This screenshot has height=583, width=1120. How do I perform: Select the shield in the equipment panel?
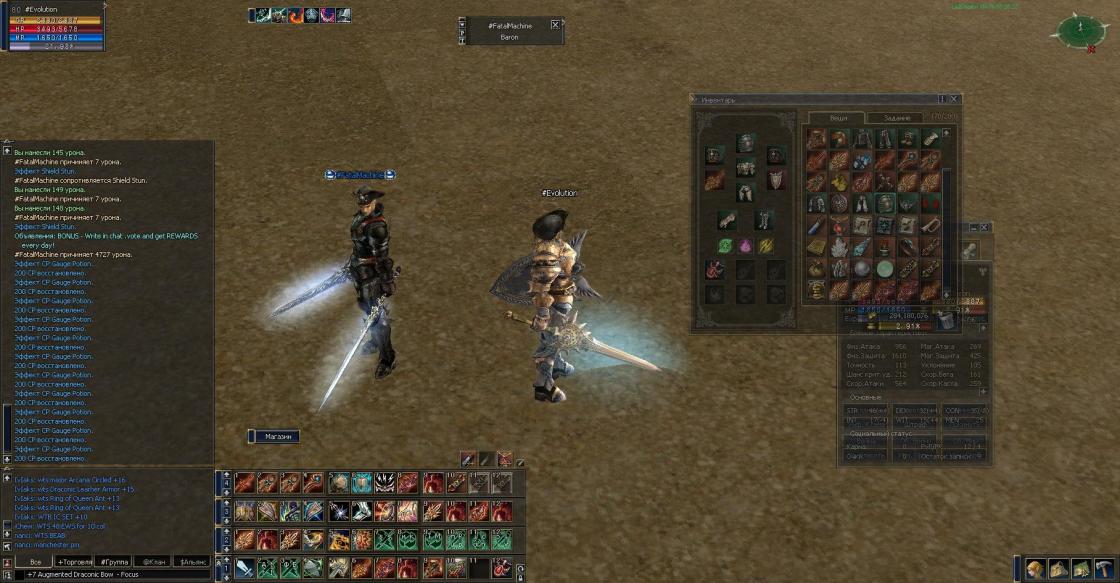776,180
